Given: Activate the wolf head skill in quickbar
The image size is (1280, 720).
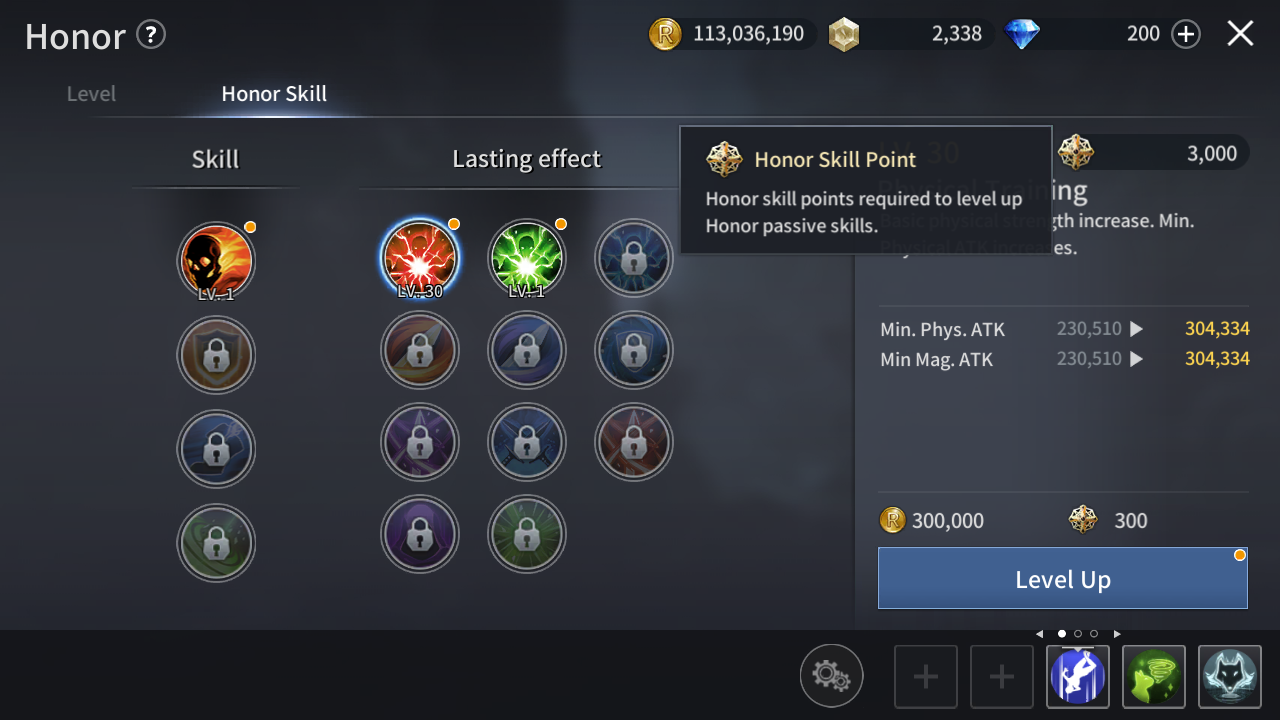Looking at the screenshot, I should 1230,677.
